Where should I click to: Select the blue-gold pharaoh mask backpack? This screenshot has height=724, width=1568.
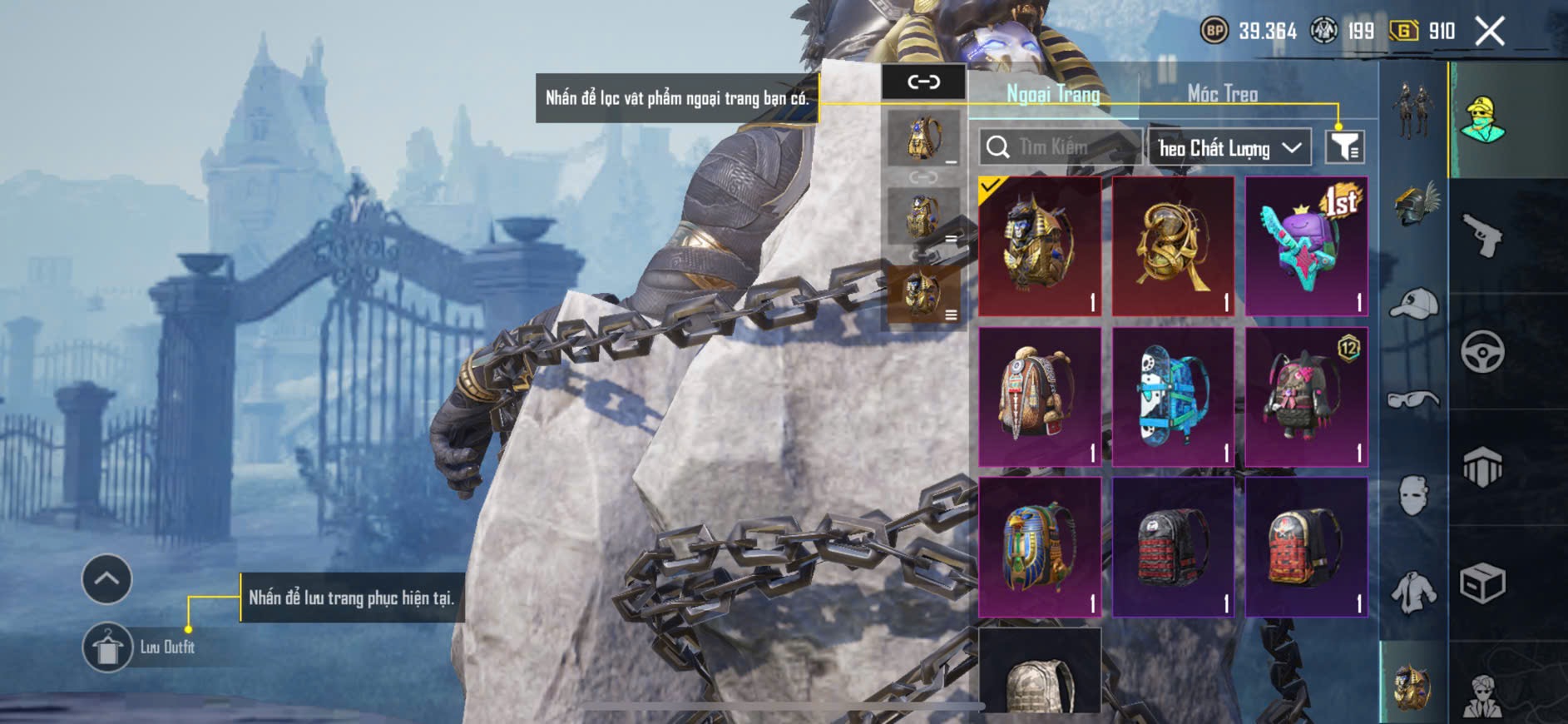1040,547
